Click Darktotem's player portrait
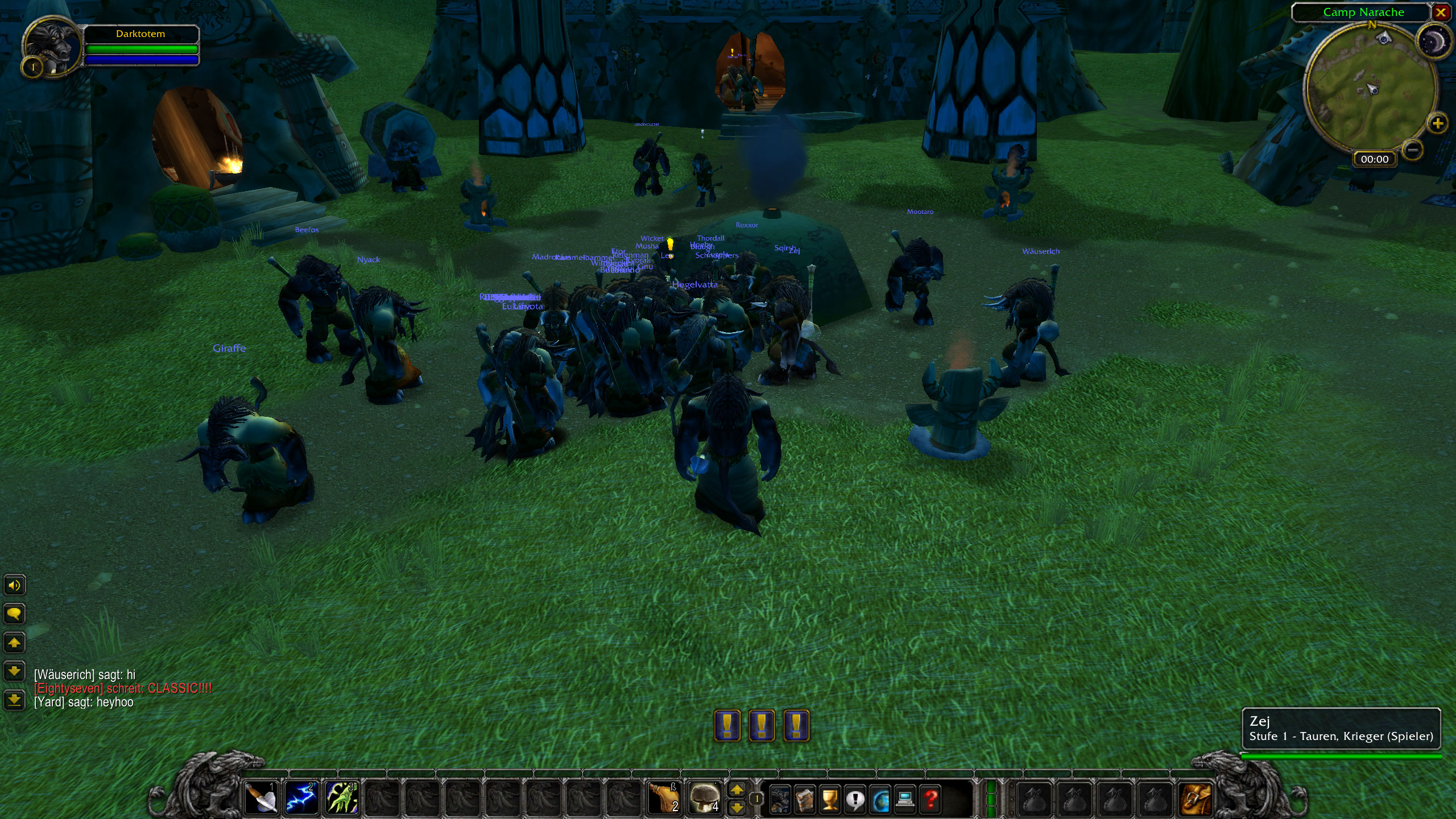Image resolution: width=1456 pixels, height=819 pixels. pyautogui.click(x=50, y=47)
